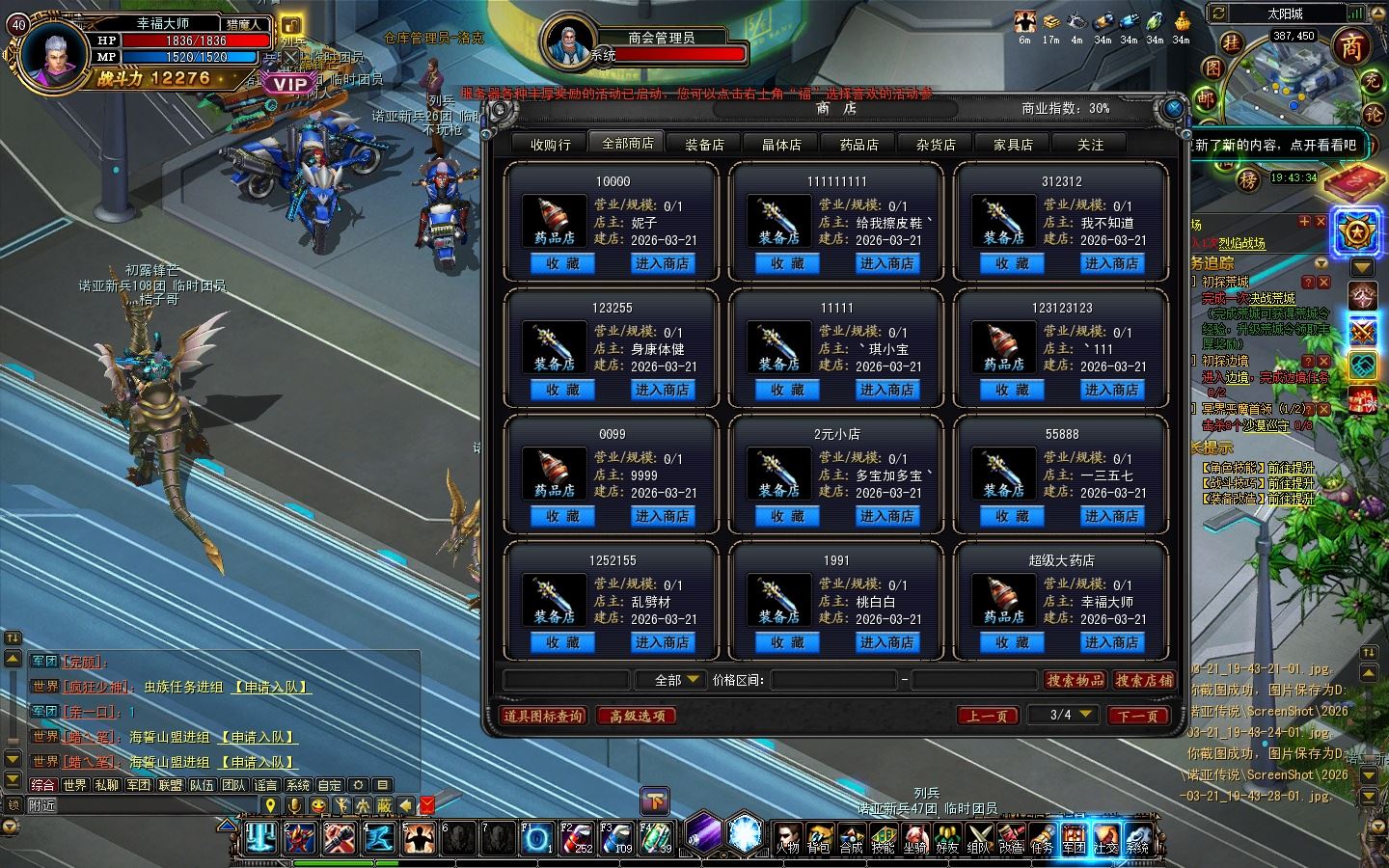Screen dimensions: 1389x868
Task: Close the 商店 shop window
Action: pyautogui.click(x=1173, y=108)
